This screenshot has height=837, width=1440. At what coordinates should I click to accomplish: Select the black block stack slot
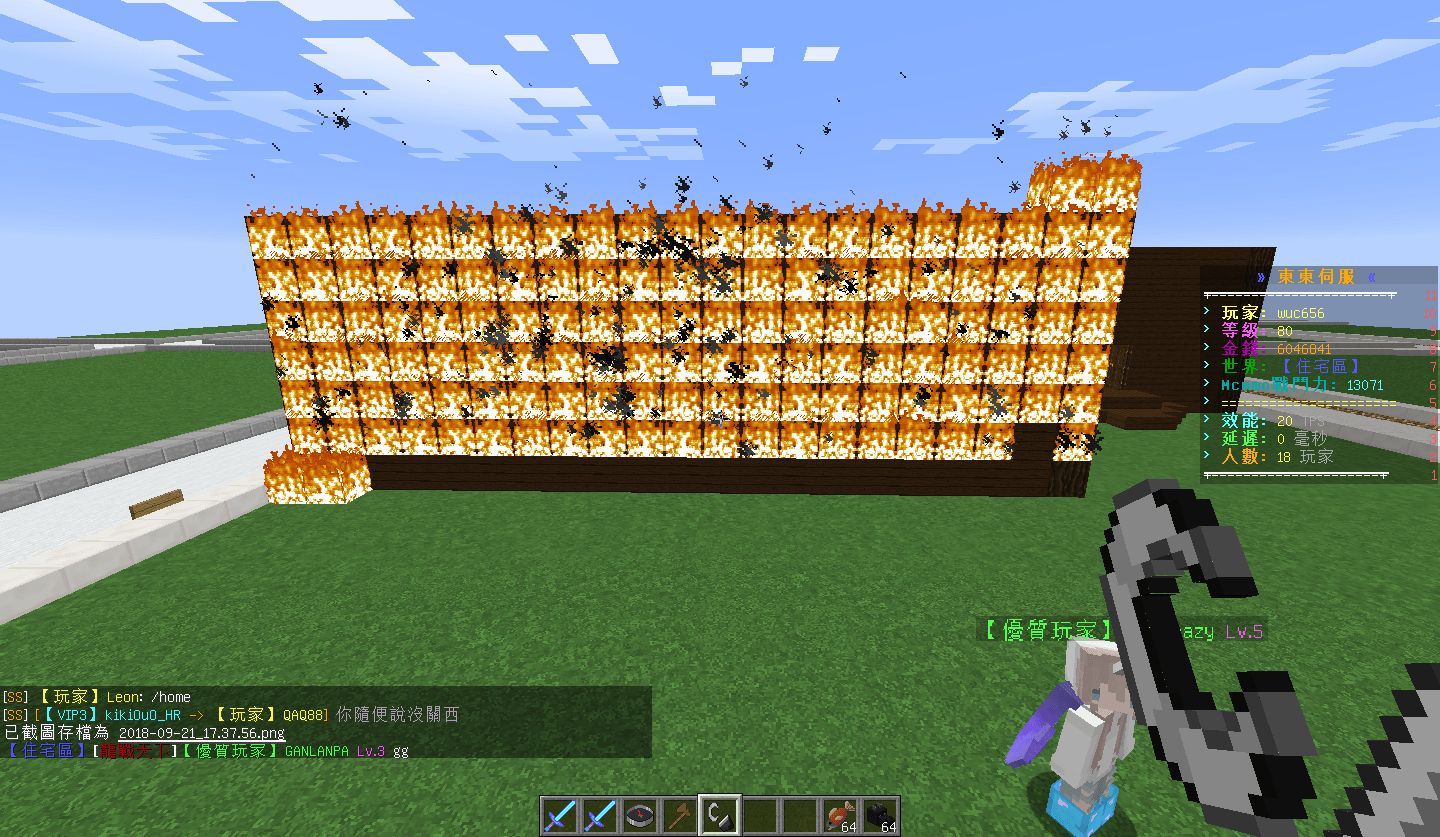click(880, 816)
